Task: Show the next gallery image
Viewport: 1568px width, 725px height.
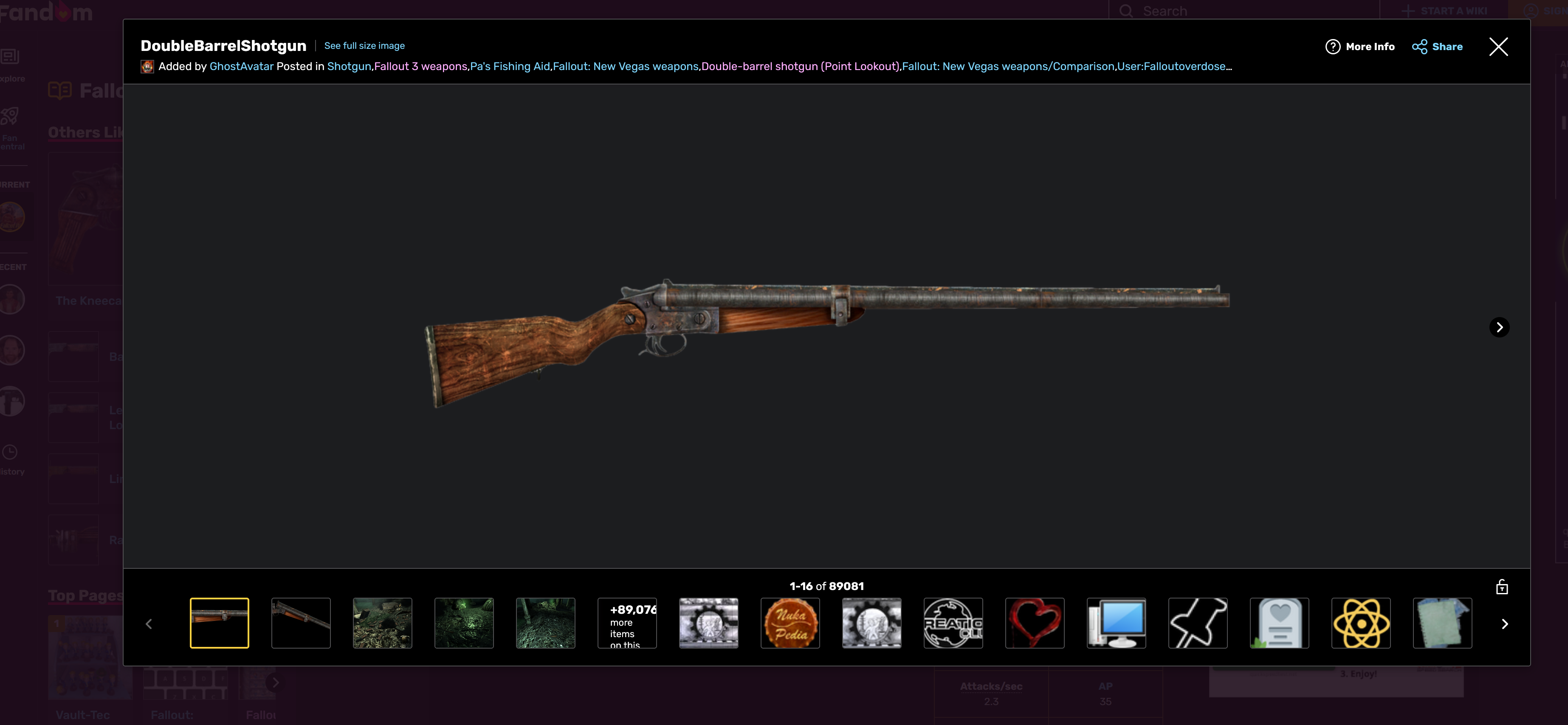Action: (x=1499, y=326)
